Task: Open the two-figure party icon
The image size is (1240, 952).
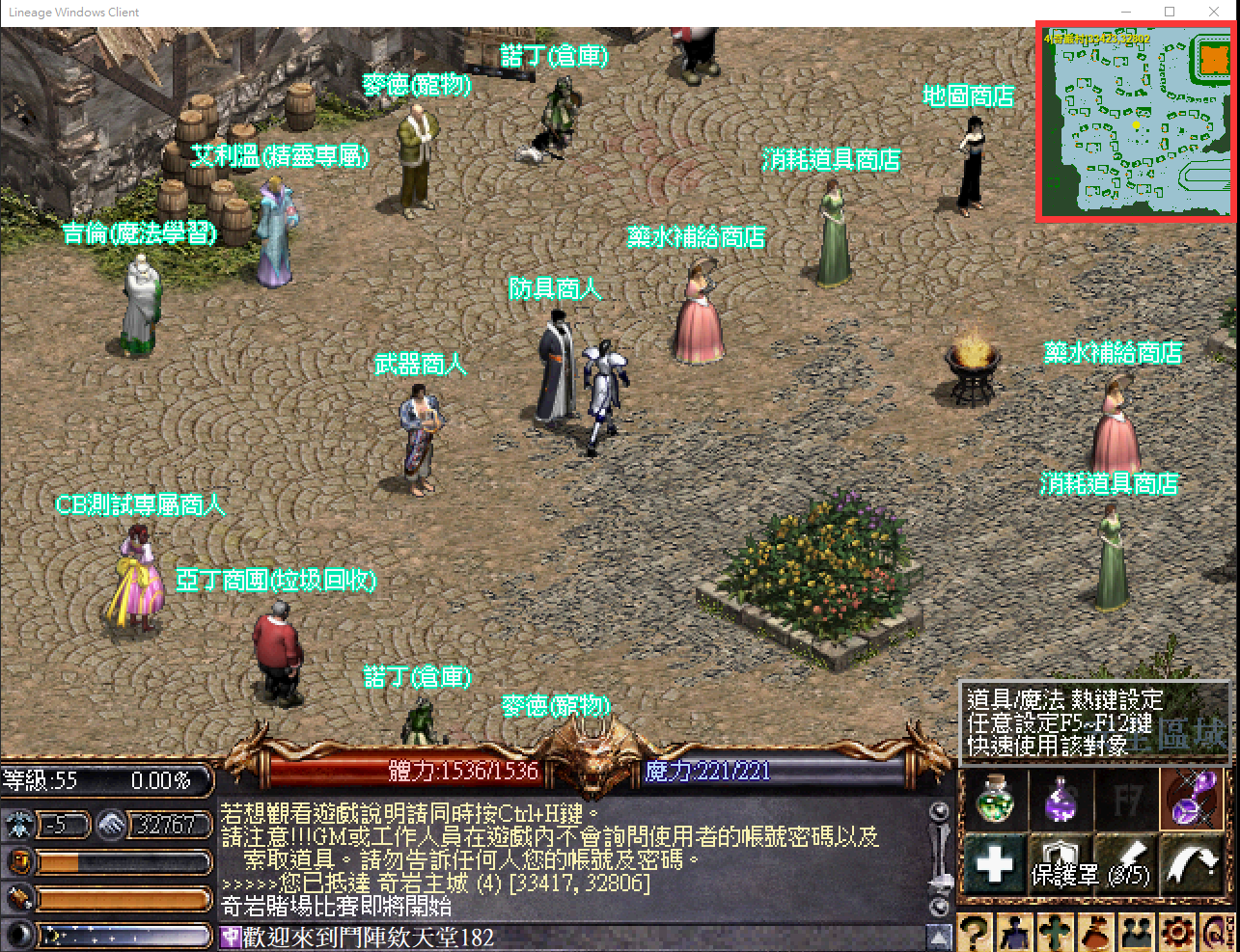Action: click(1137, 933)
